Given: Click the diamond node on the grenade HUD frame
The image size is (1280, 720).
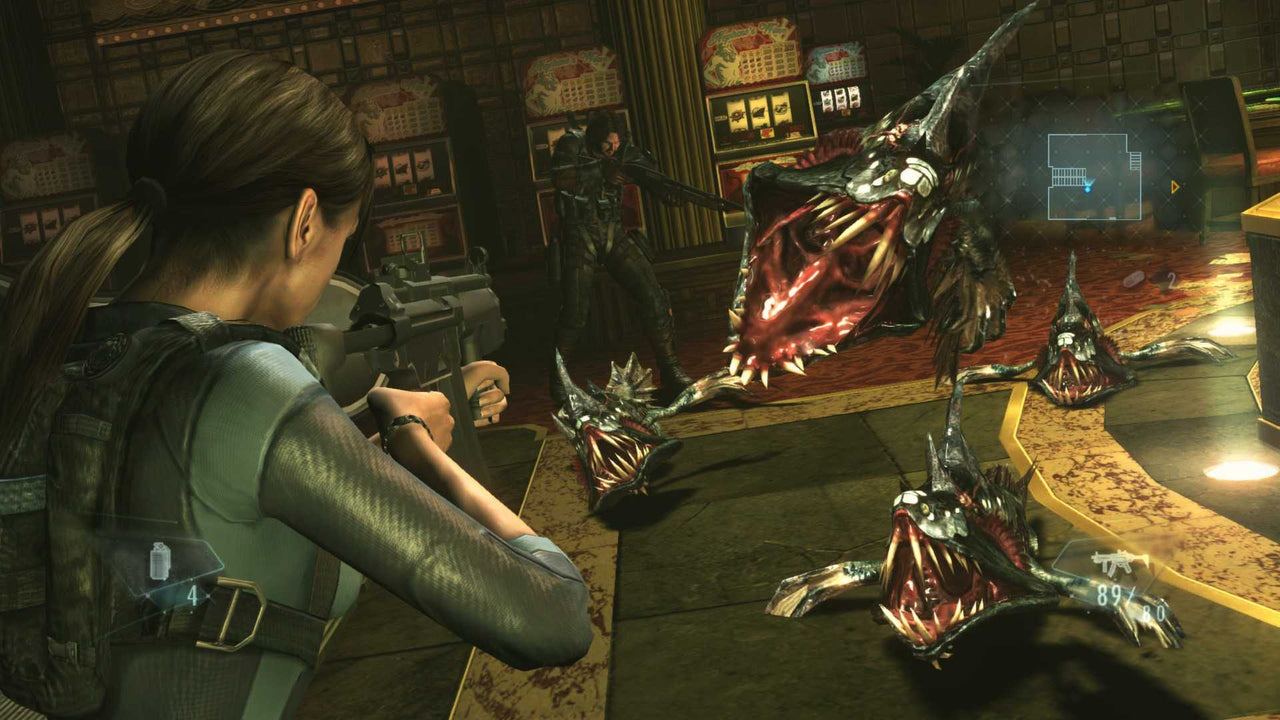Looking at the screenshot, I should [209, 595].
